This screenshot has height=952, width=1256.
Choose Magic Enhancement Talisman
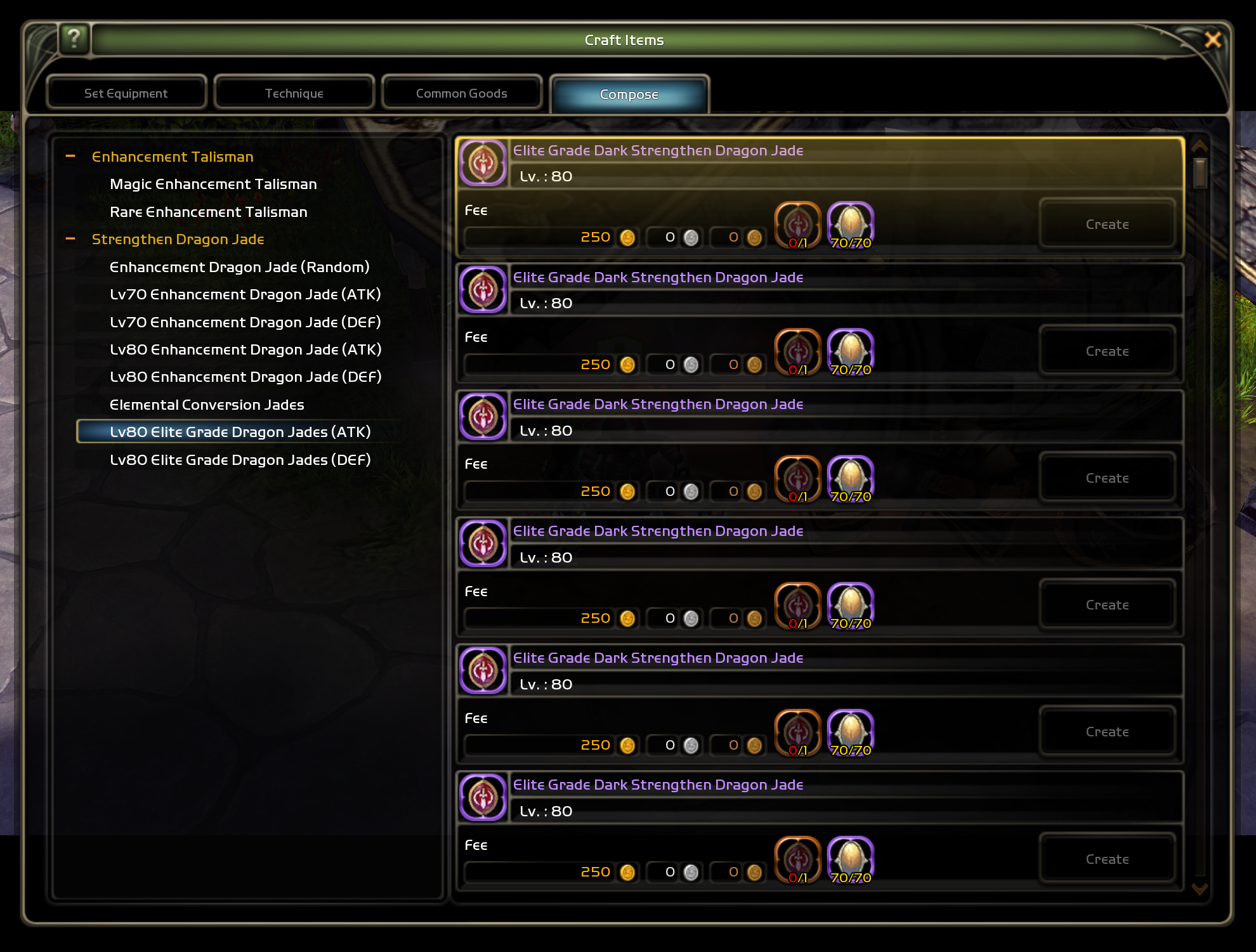[213, 184]
